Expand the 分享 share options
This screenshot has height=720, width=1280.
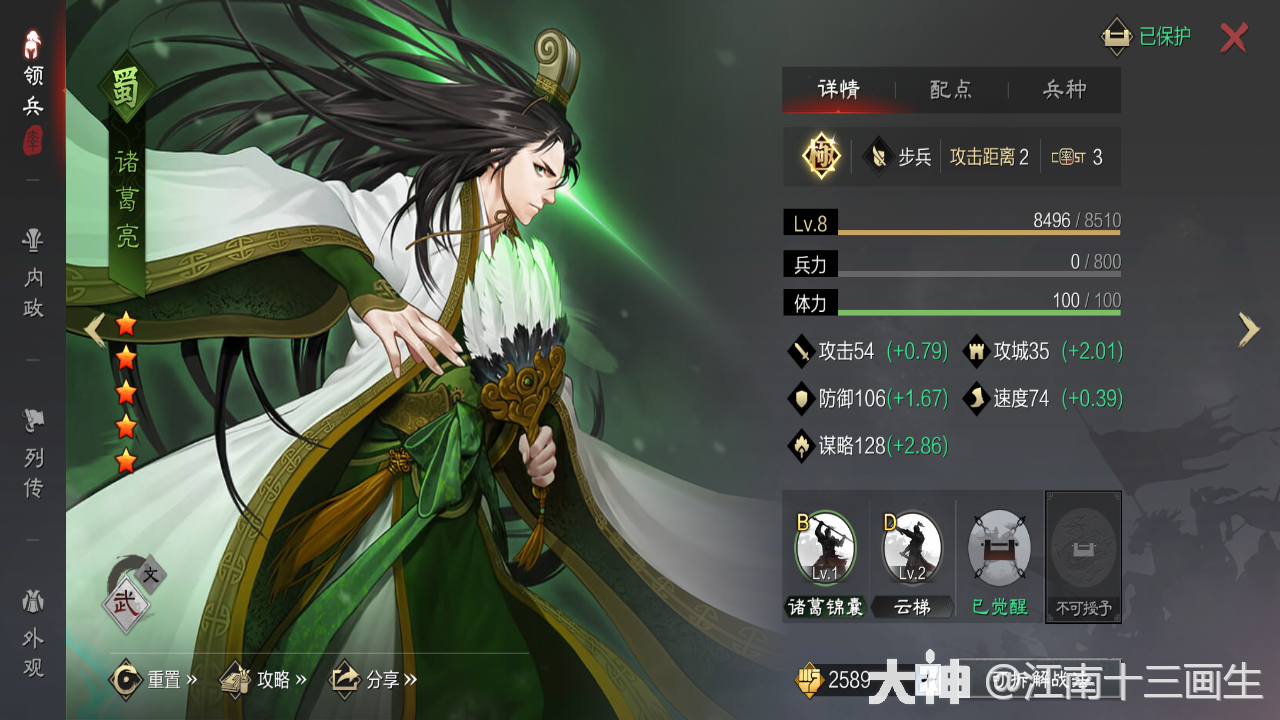point(370,677)
